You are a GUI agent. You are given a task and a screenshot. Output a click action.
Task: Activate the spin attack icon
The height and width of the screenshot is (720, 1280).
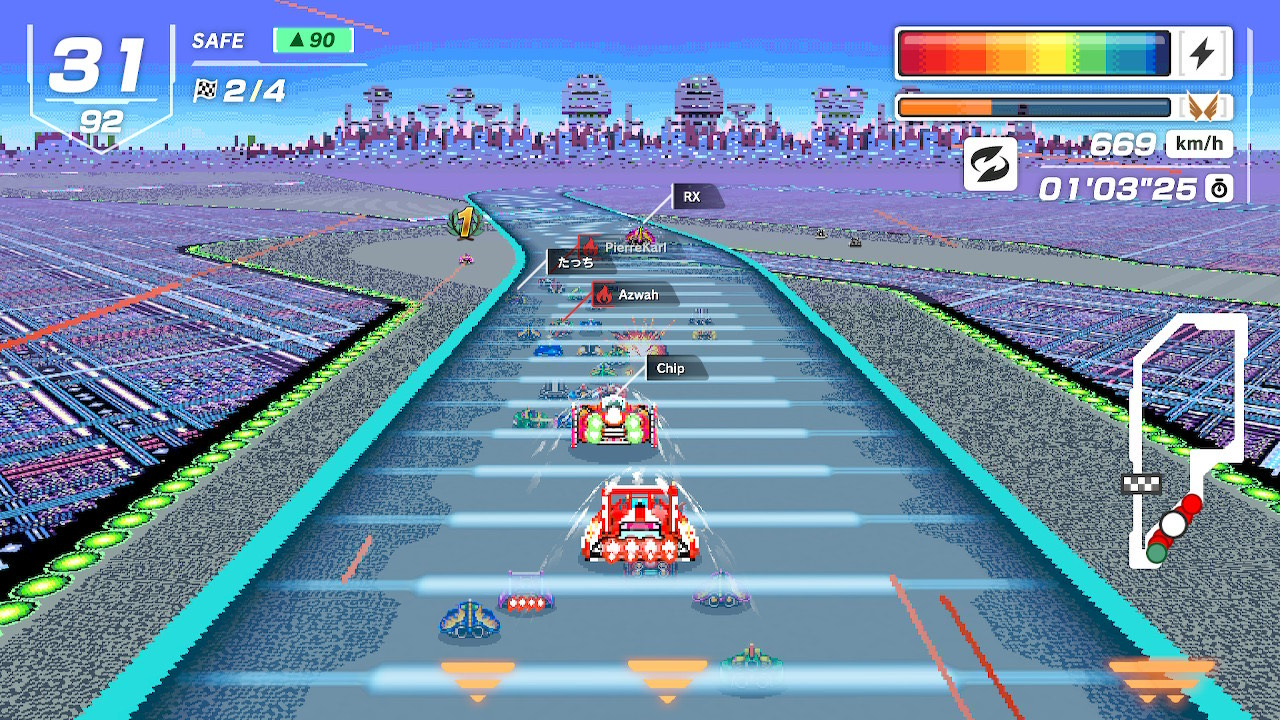pyautogui.click(x=990, y=165)
